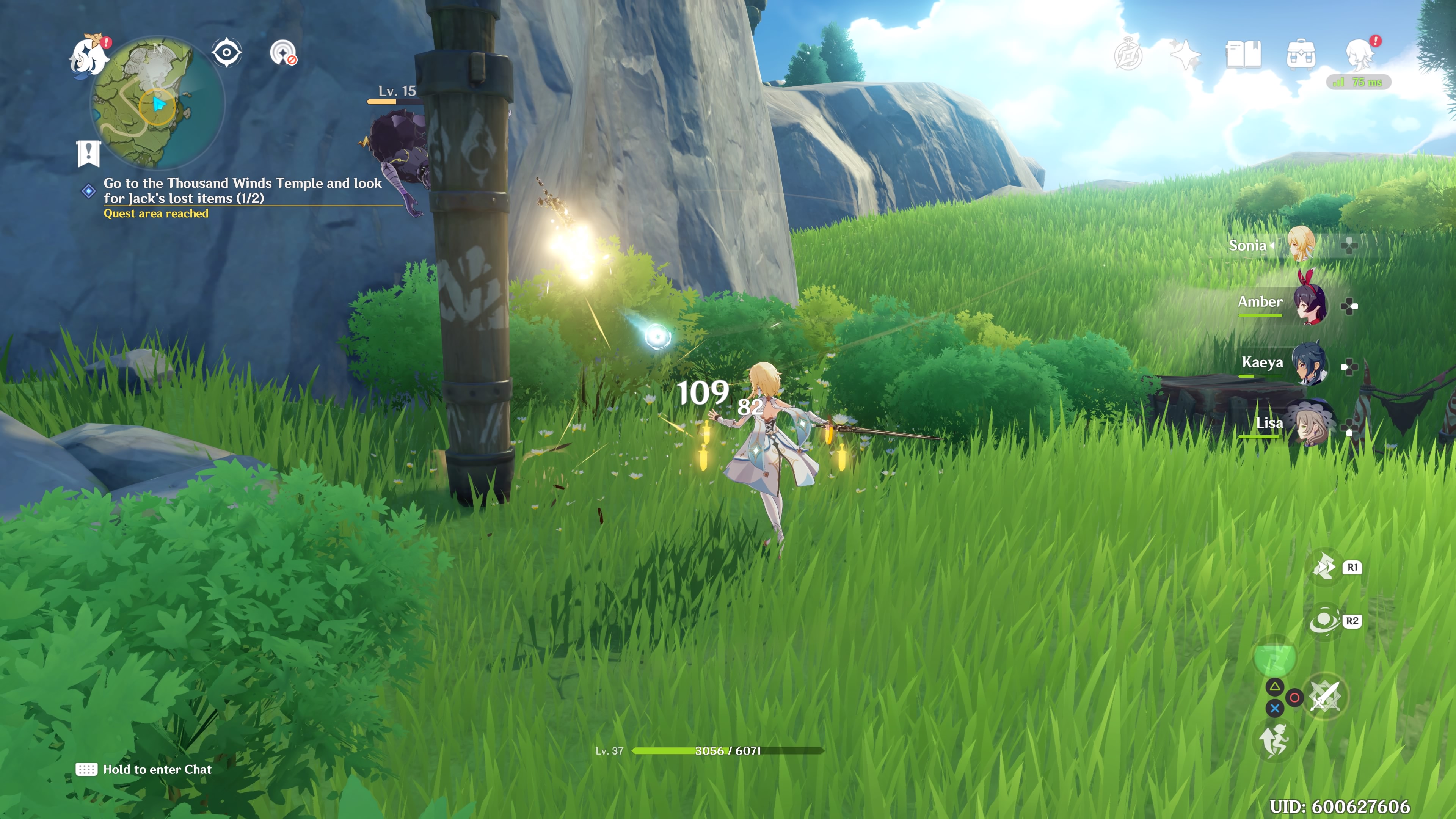Viewport: 1456px width, 819px height.
Task: Open the Paimon menu icon
Action: click(x=89, y=55)
